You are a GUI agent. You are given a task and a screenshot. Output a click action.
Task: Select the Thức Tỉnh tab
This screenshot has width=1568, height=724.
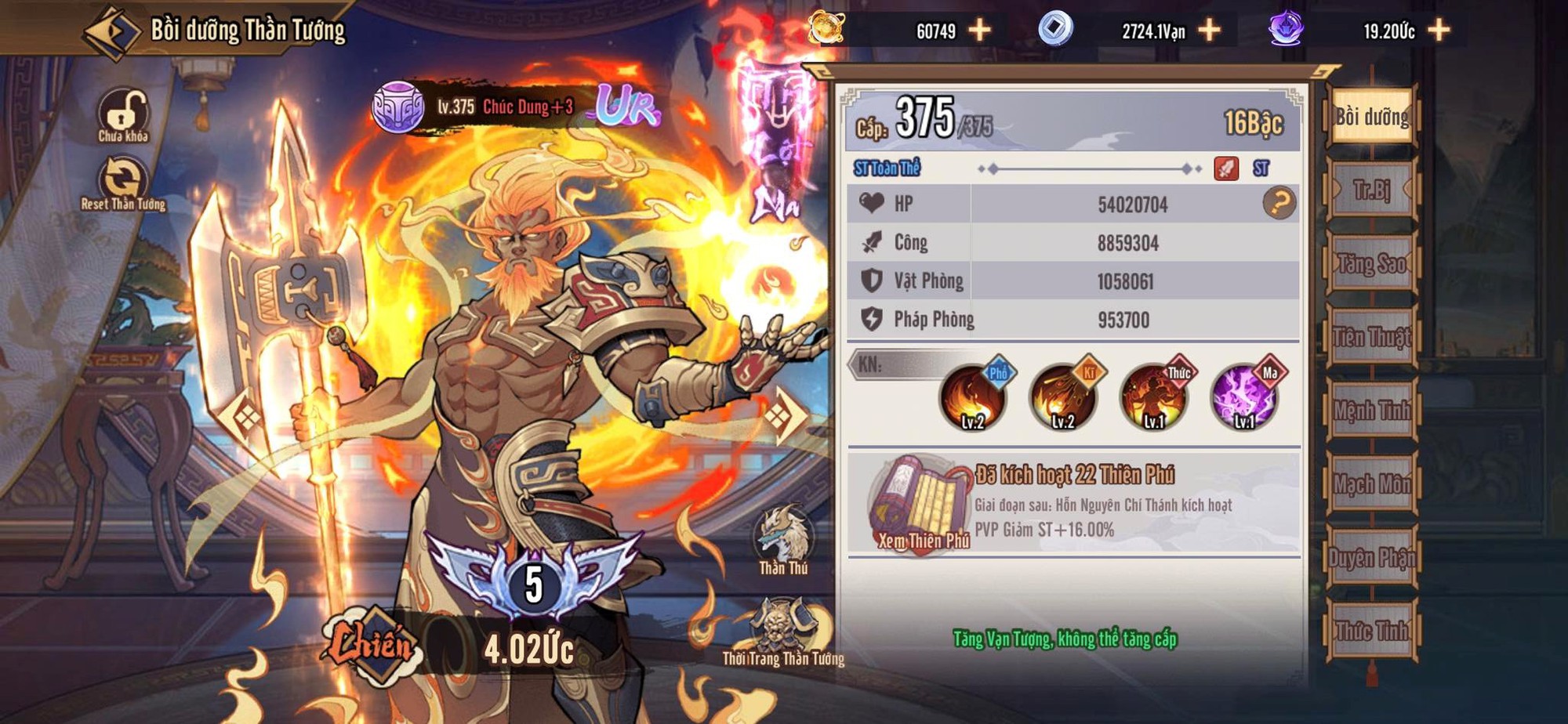coord(1372,631)
